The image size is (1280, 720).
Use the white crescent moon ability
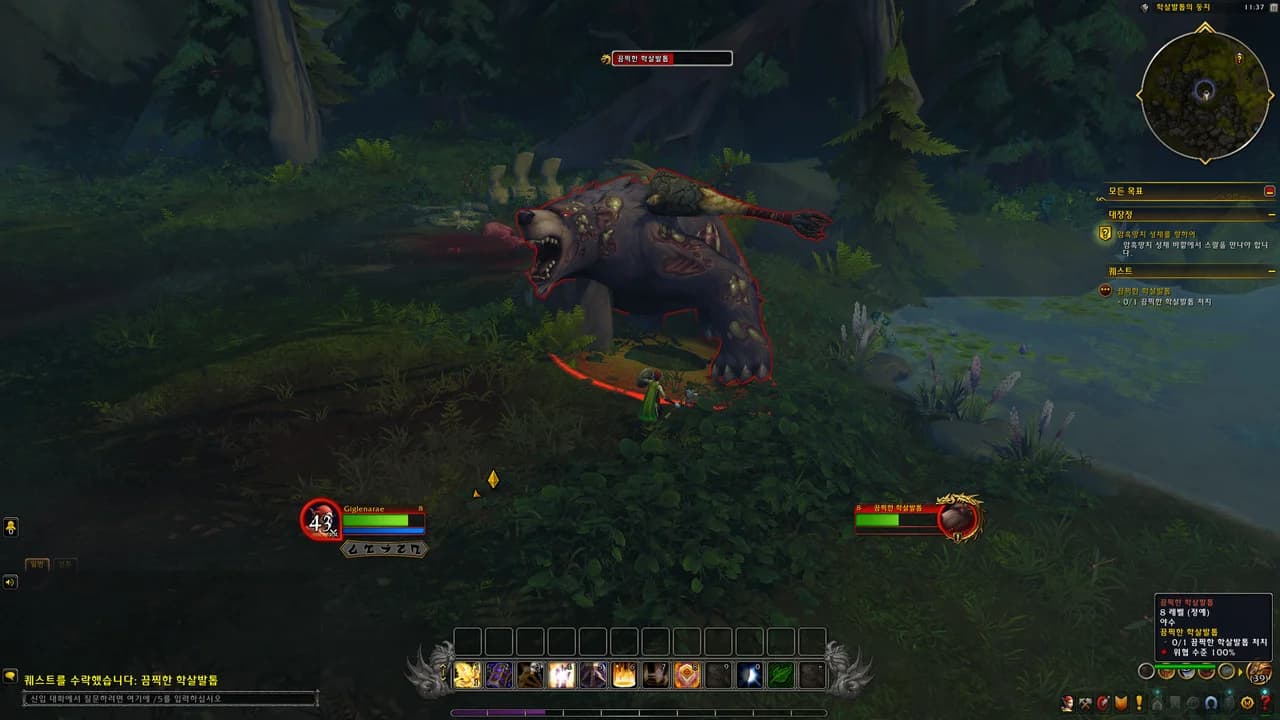coord(749,676)
